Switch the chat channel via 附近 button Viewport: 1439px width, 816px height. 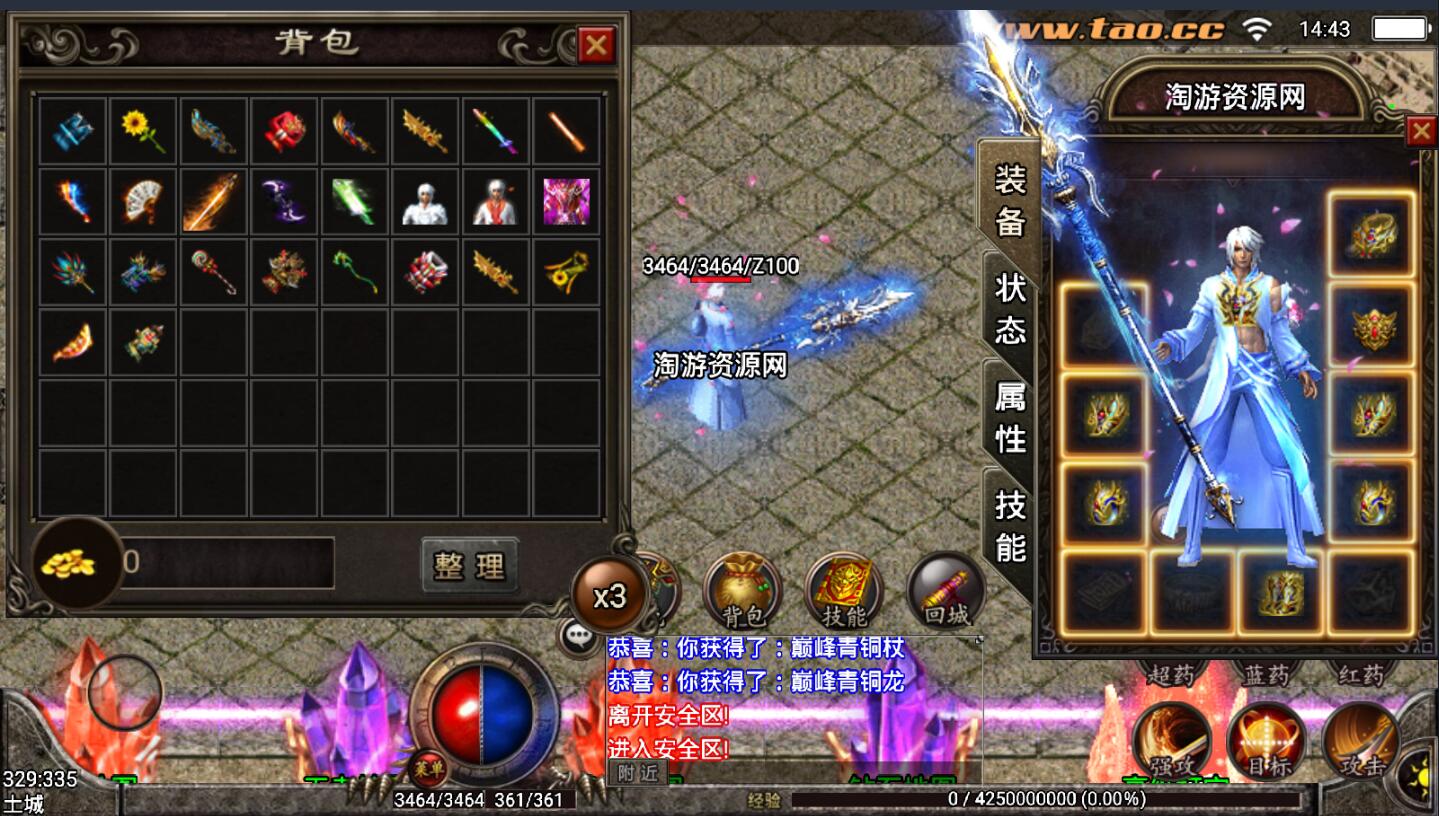click(637, 772)
